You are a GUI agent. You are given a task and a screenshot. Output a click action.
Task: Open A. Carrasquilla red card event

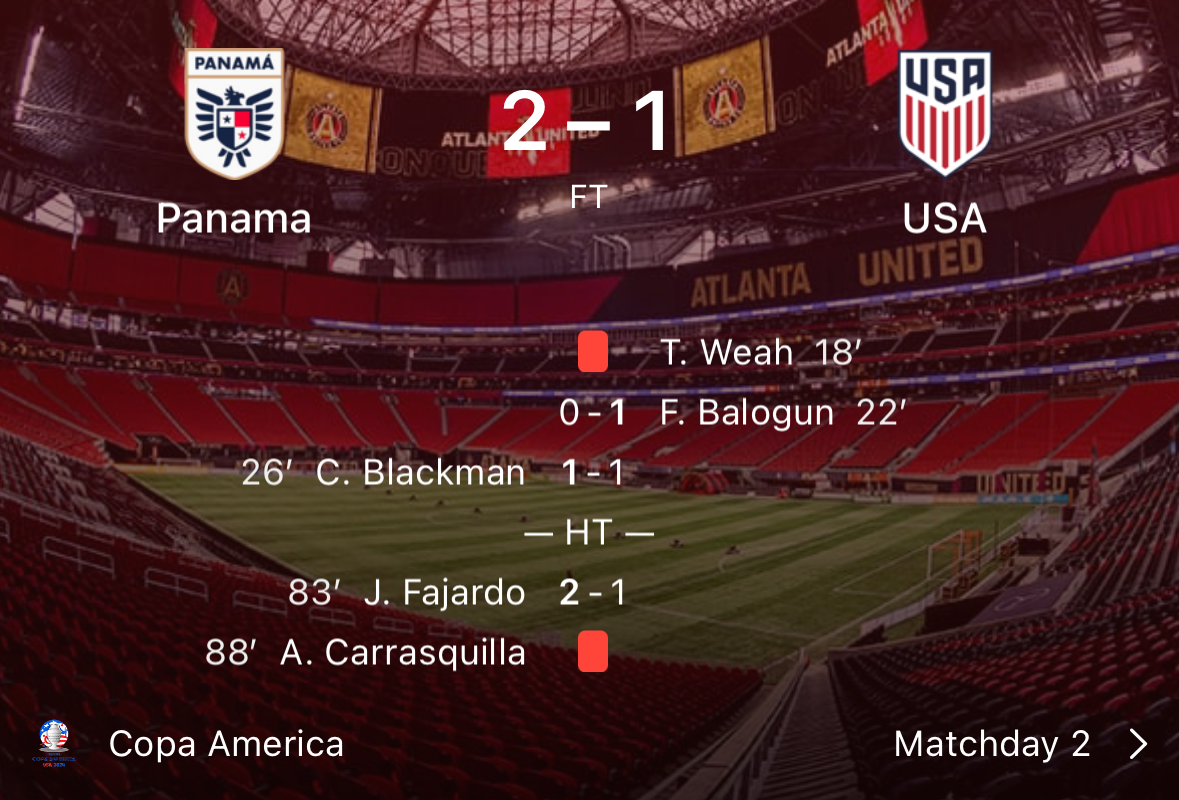click(x=402, y=653)
